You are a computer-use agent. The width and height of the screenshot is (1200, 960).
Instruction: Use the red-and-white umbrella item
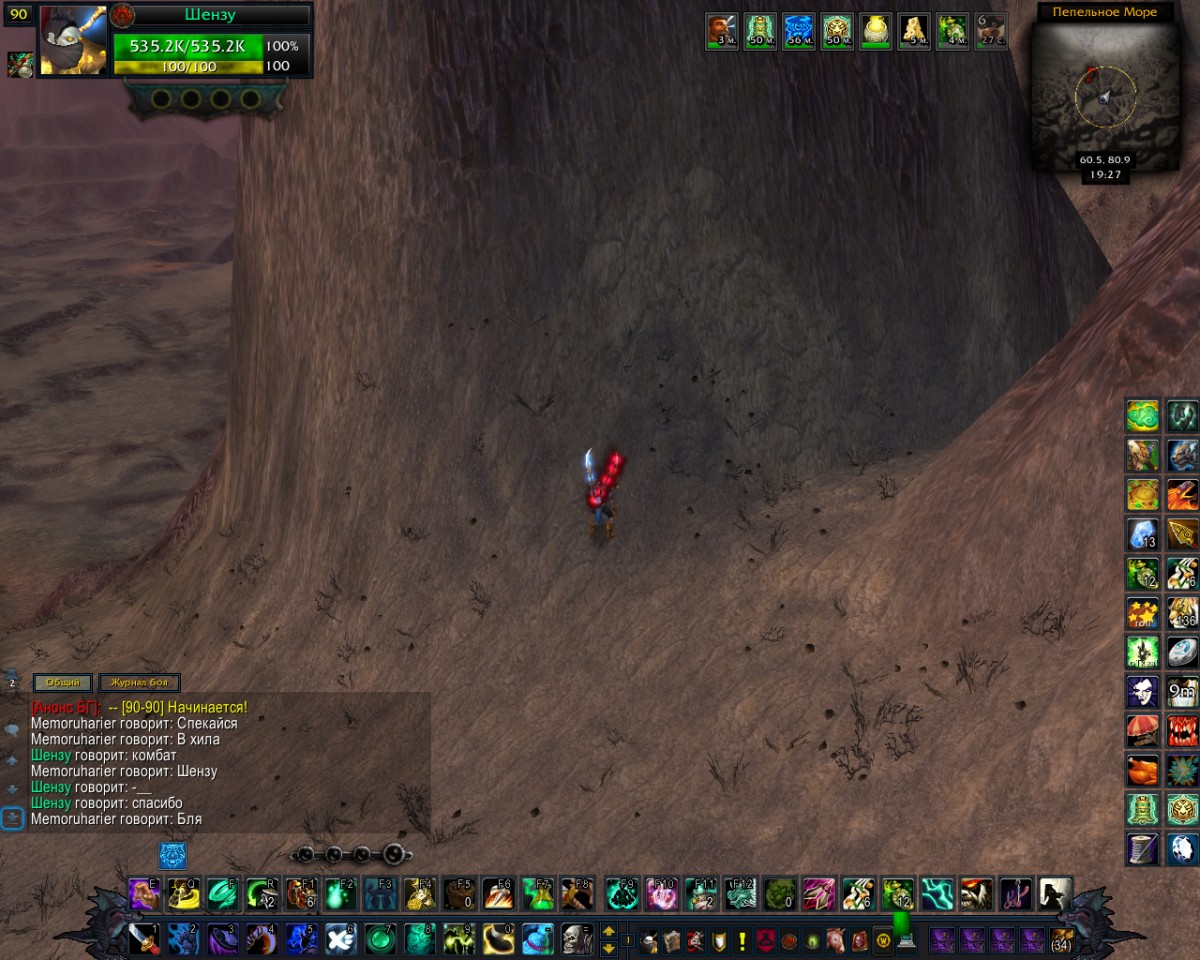click(1142, 730)
